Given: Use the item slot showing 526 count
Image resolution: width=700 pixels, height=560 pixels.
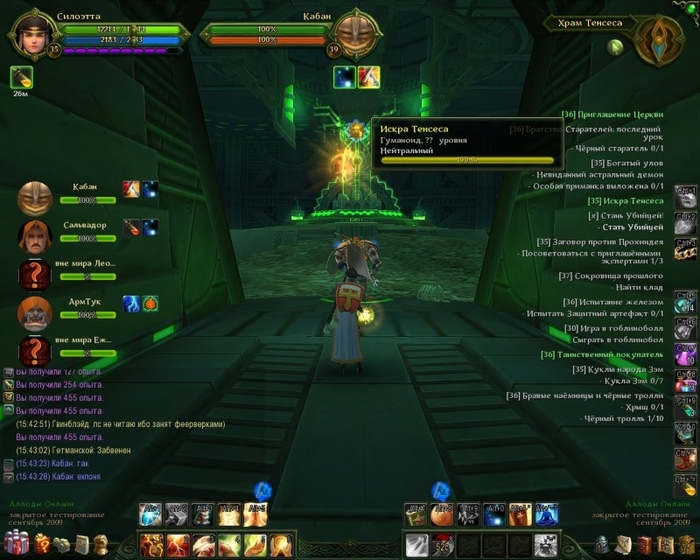Looking at the screenshot, I should [442, 546].
